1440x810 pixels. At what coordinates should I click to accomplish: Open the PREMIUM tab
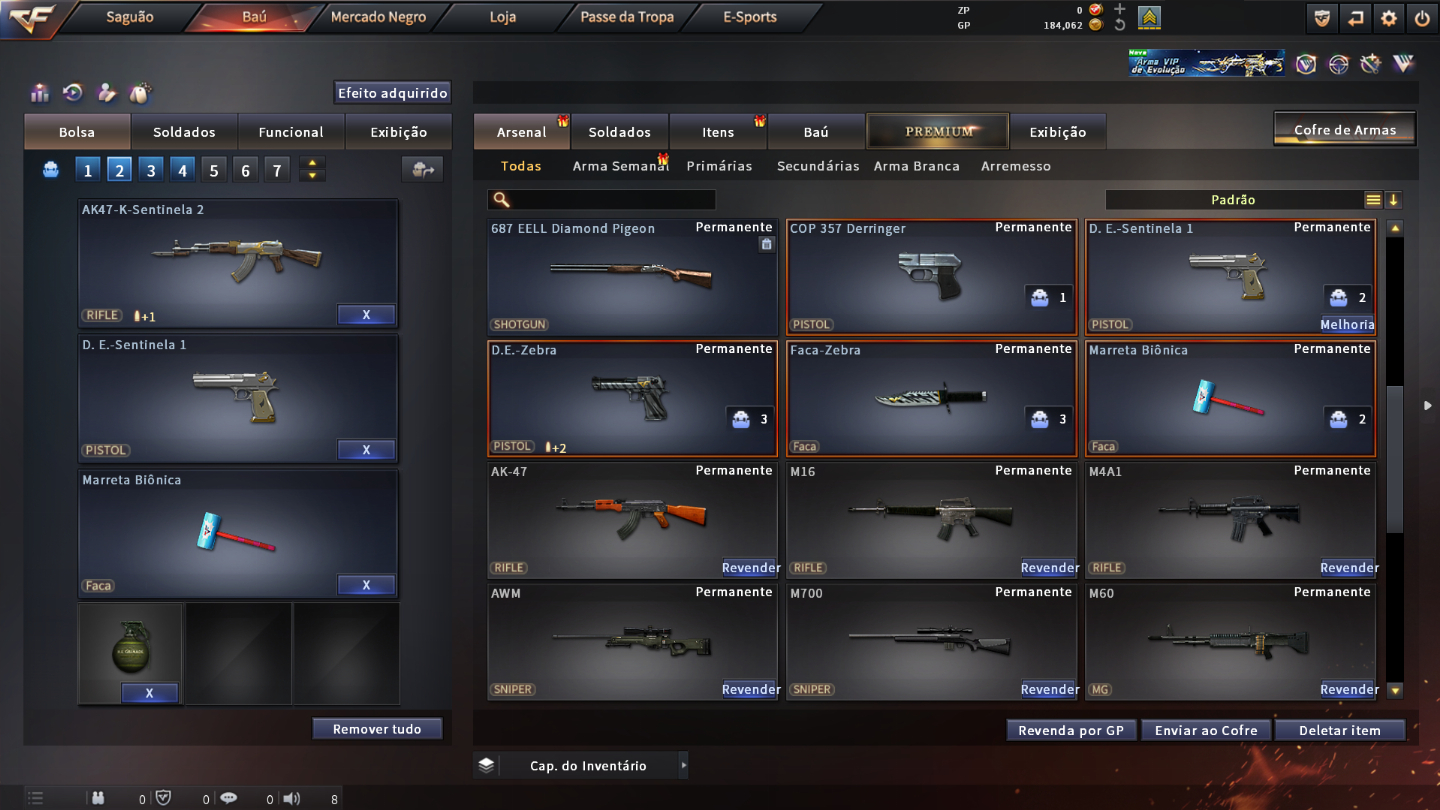(939, 131)
